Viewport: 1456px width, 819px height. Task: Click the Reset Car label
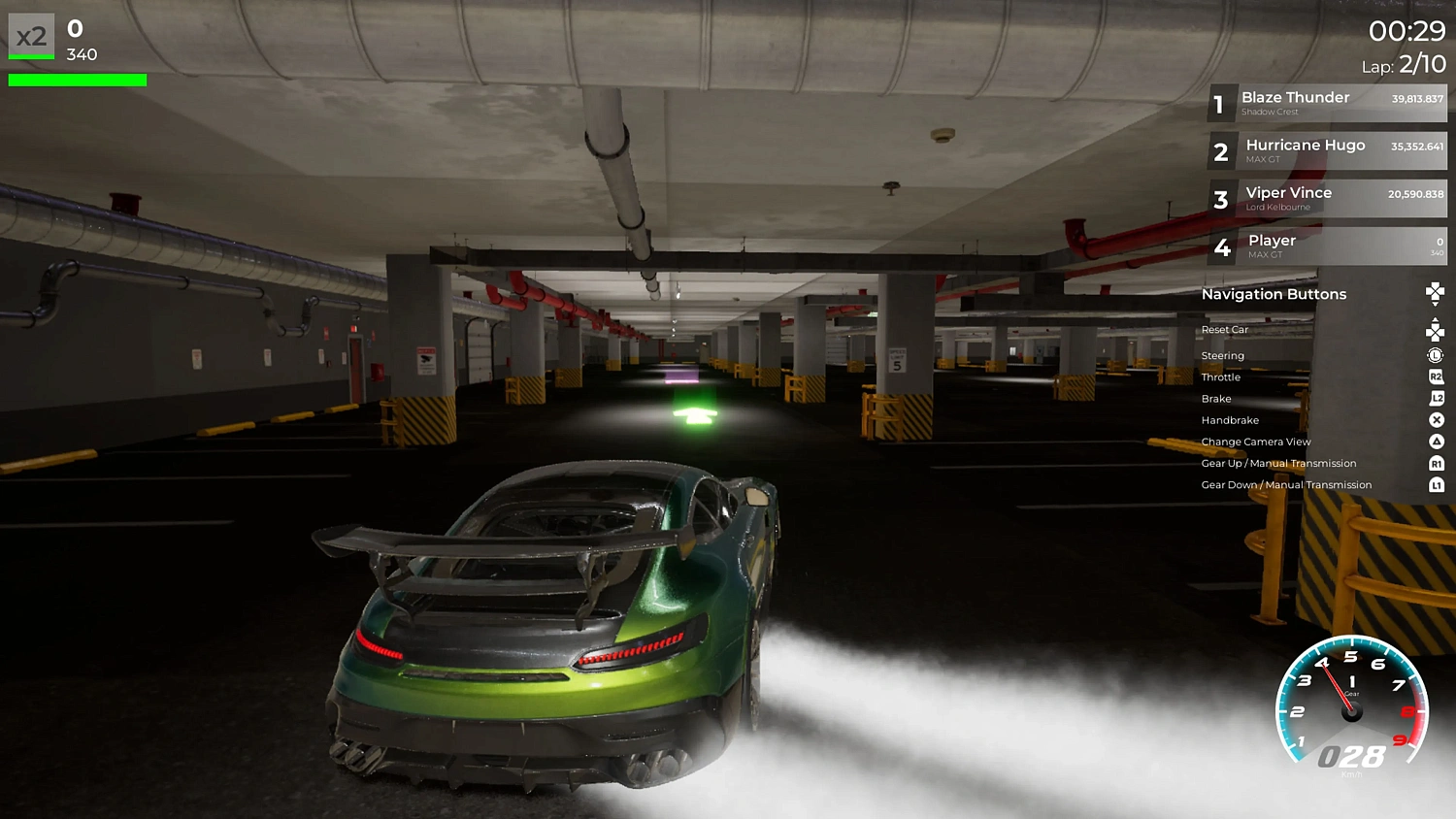point(1224,329)
